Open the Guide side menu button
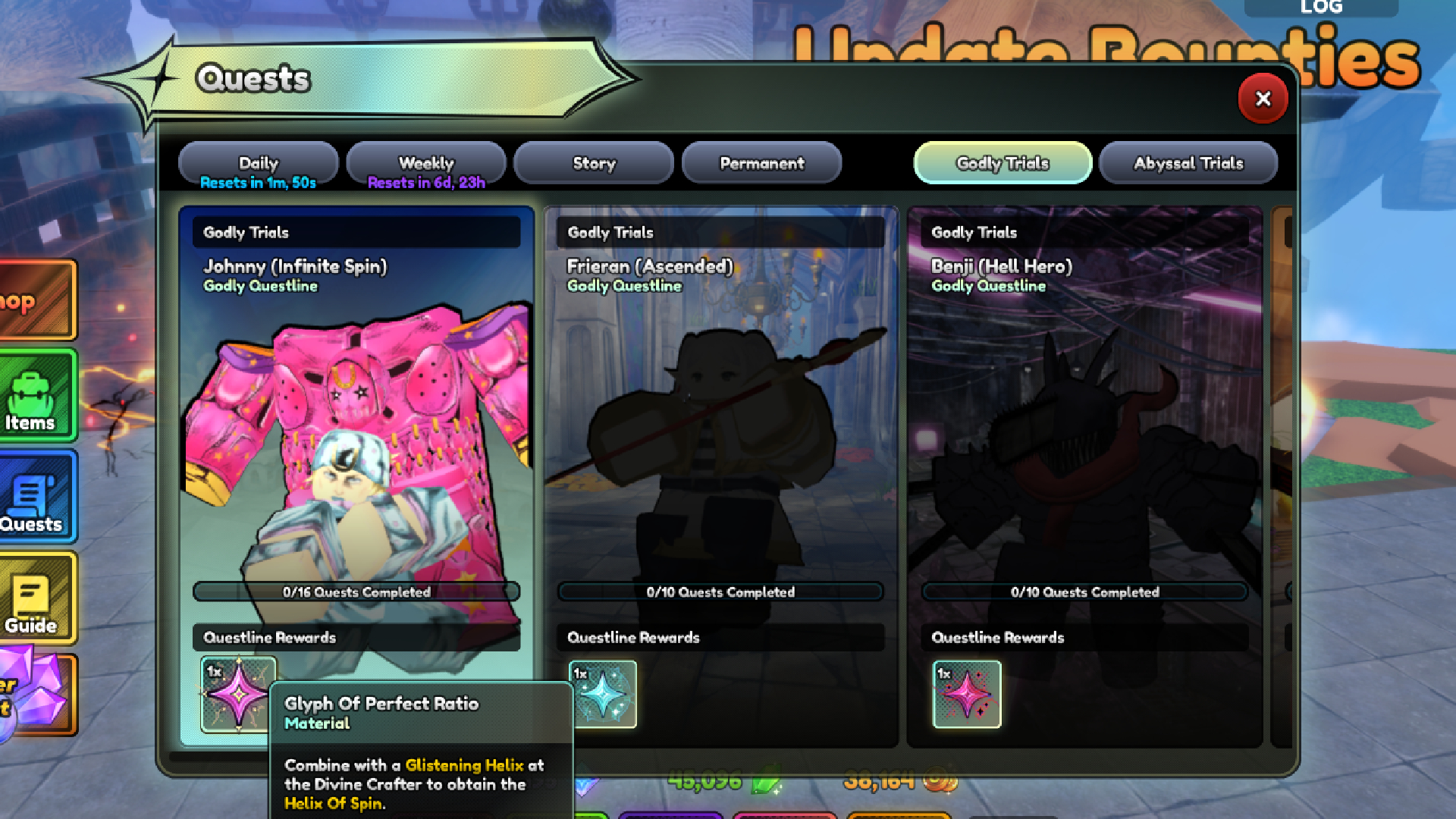This screenshot has height=819, width=1456. [34, 599]
